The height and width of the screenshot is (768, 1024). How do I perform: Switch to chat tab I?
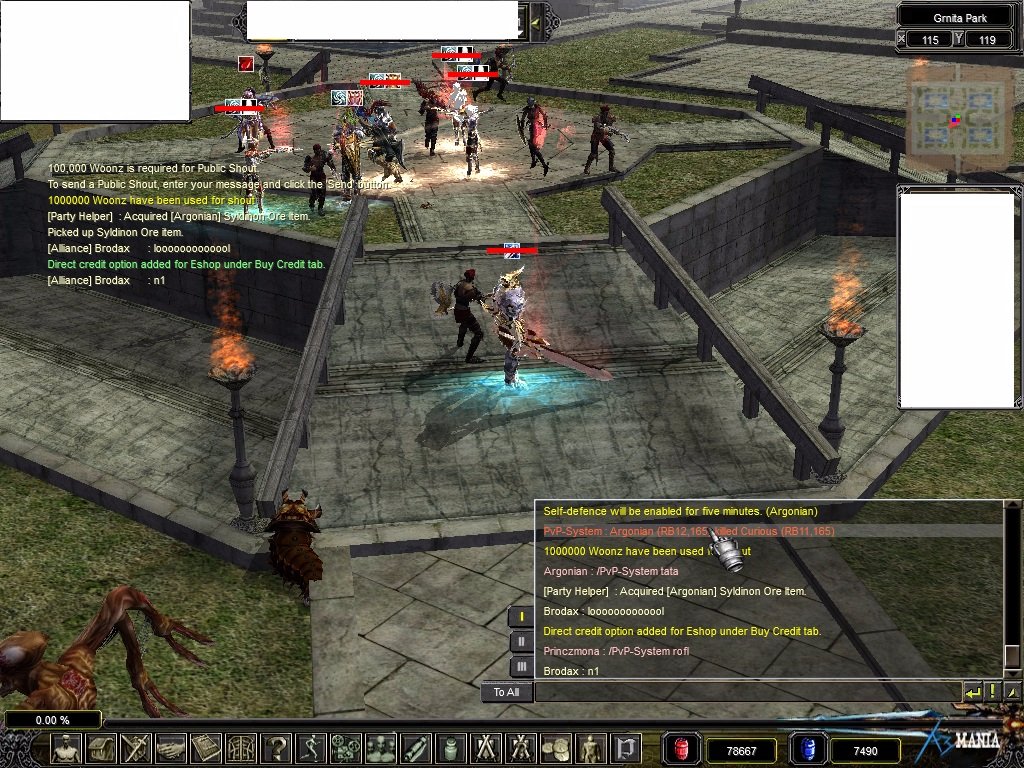pos(521,616)
